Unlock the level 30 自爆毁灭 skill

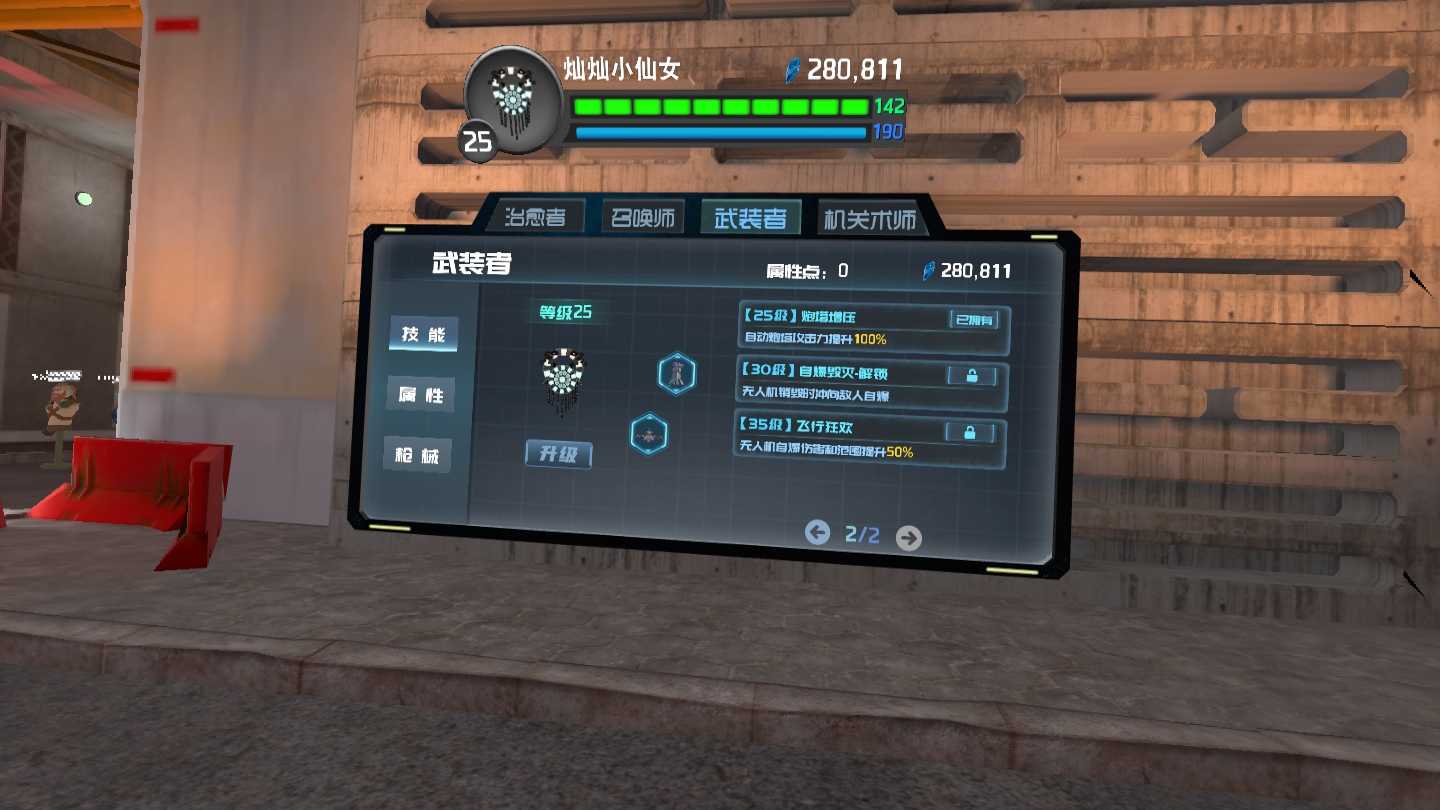969,376
